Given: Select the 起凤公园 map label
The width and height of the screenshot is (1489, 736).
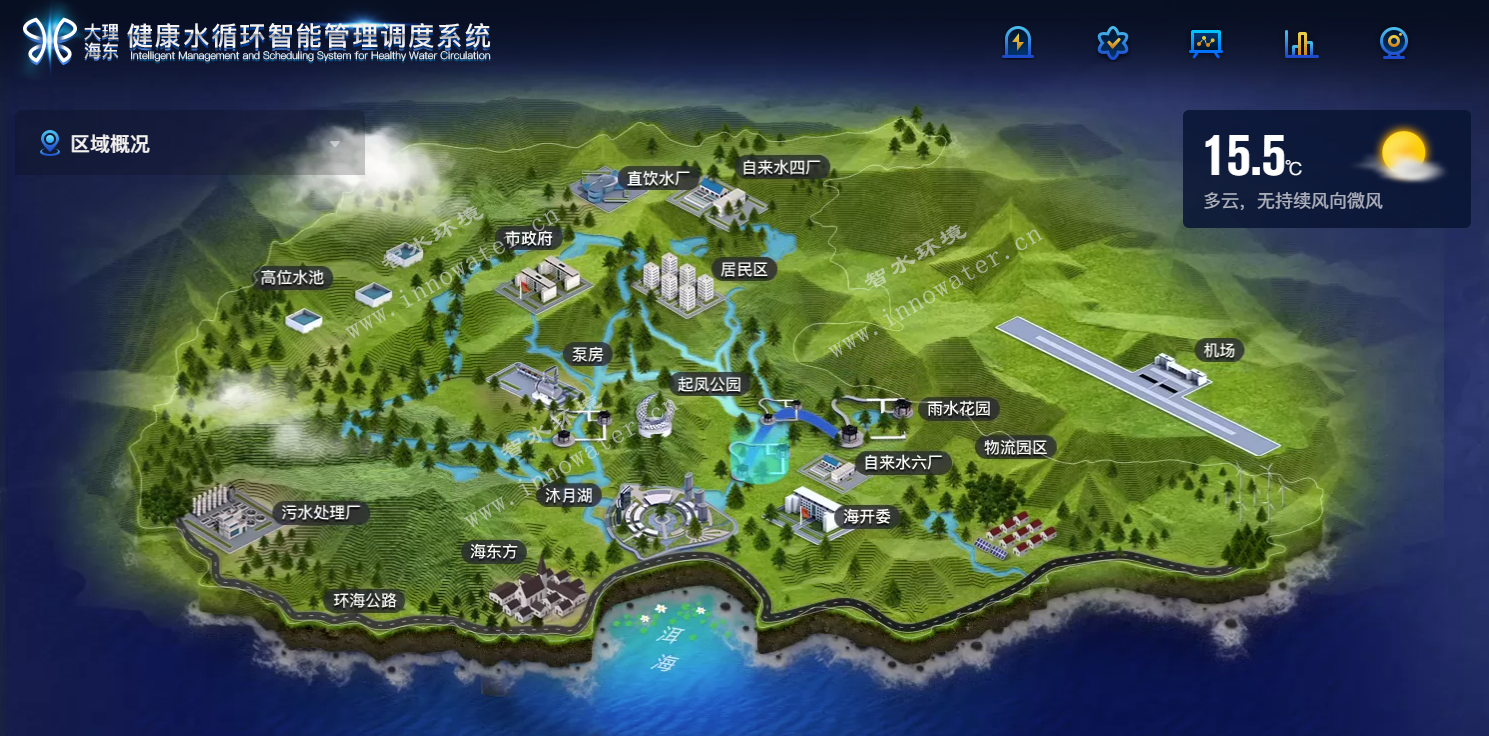Looking at the screenshot, I should tap(709, 384).
